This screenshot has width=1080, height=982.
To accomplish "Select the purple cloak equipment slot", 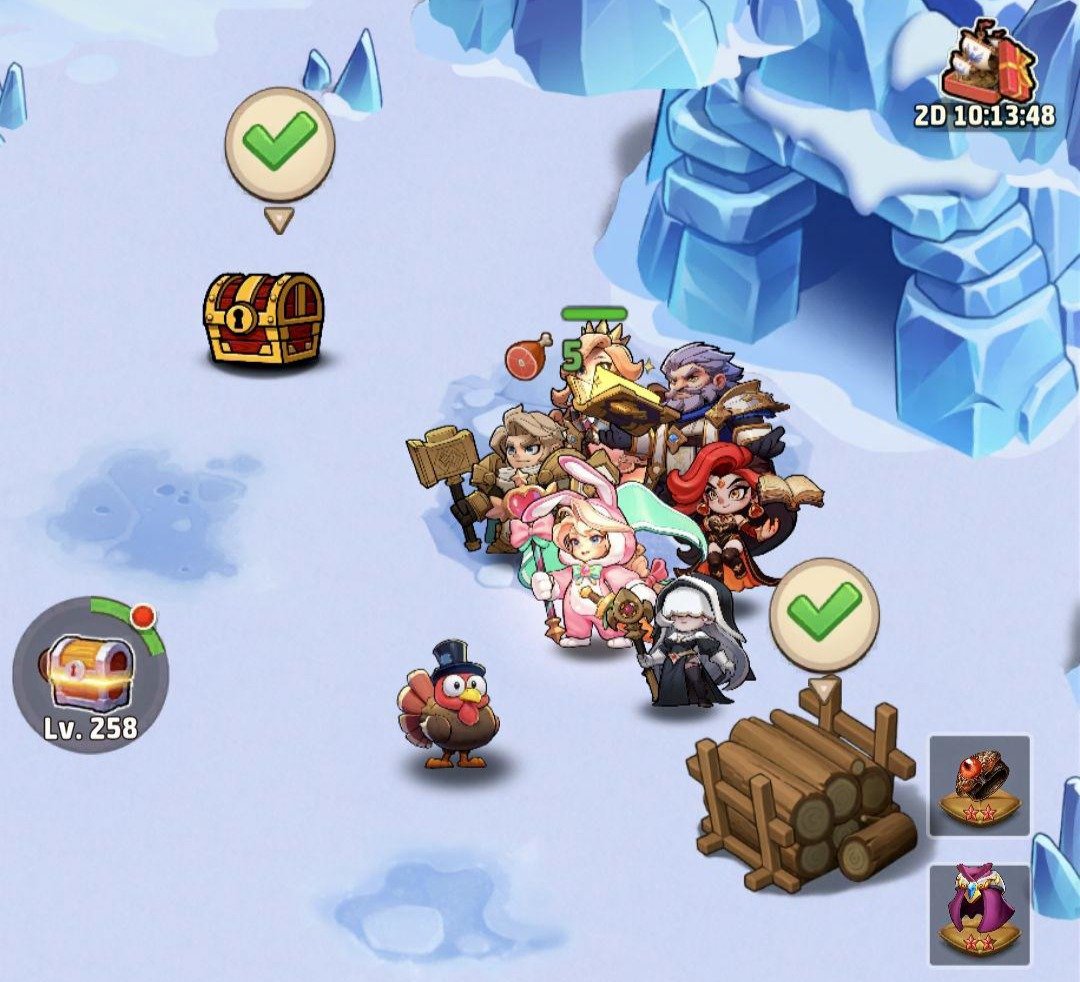I will (x=979, y=914).
